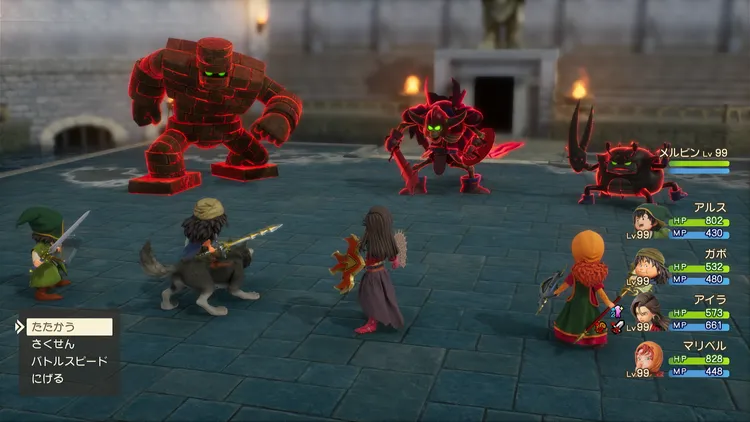
Task: Select the たたかう (Fight) command
Action: pyautogui.click(x=55, y=326)
